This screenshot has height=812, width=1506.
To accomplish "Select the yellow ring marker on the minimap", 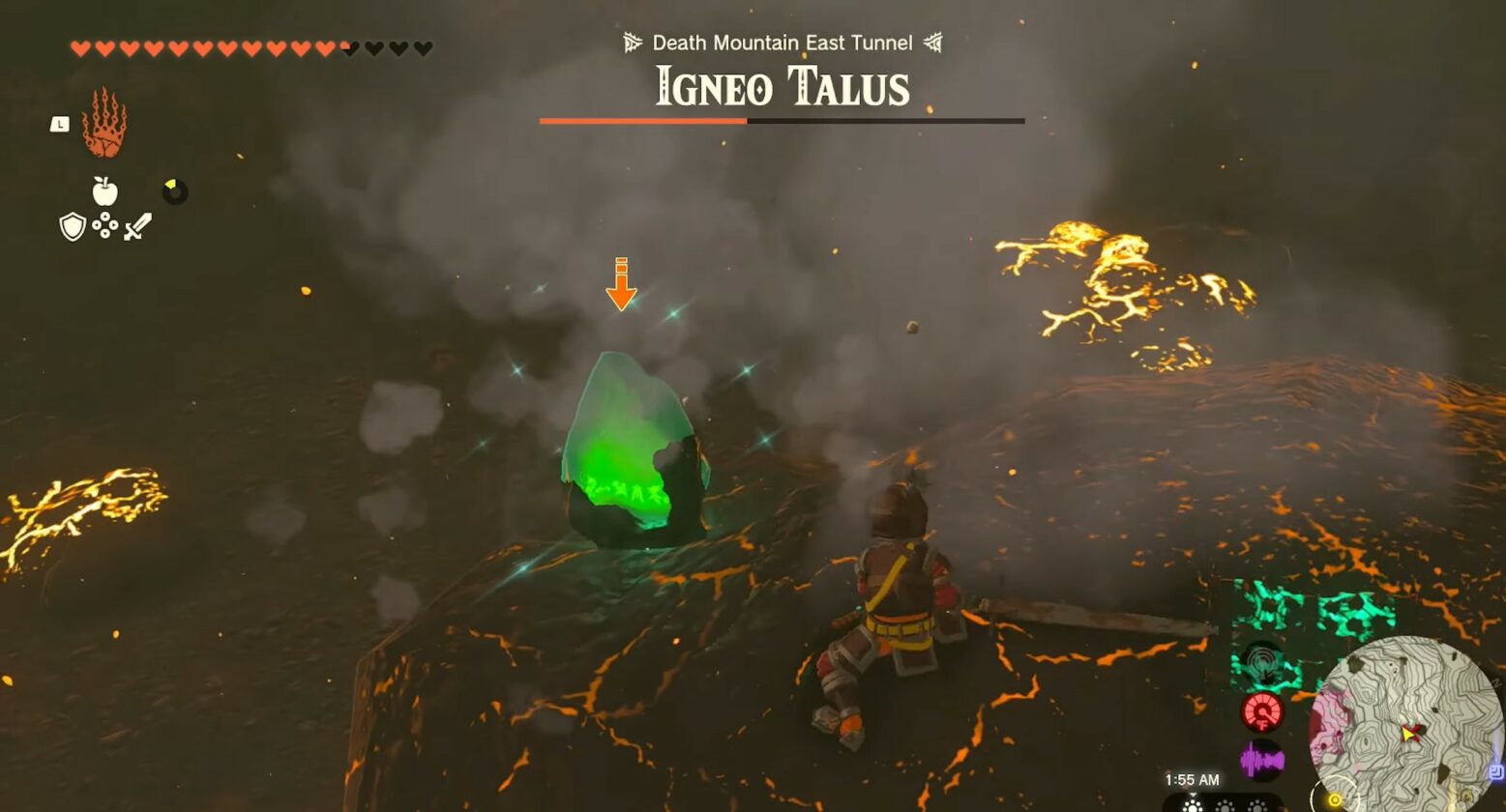I will click(1335, 798).
